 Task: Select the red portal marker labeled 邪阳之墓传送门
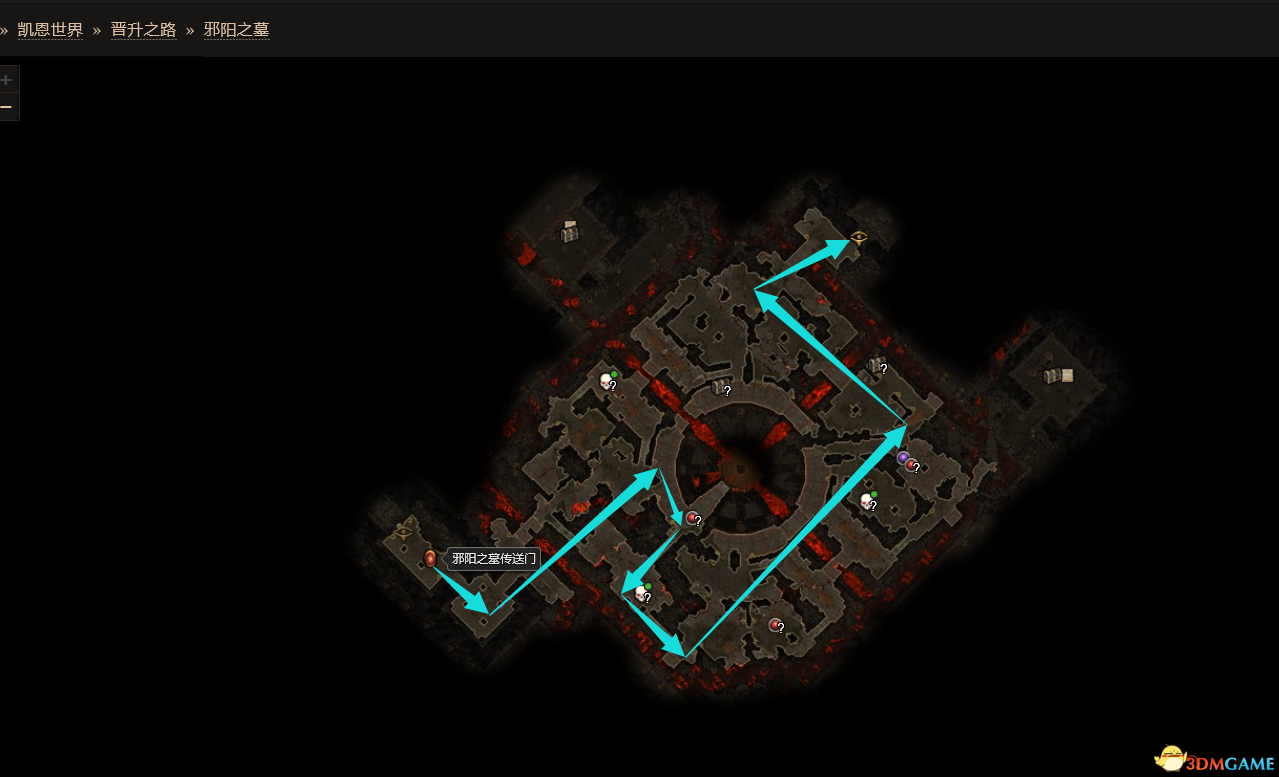[x=430, y=558]
